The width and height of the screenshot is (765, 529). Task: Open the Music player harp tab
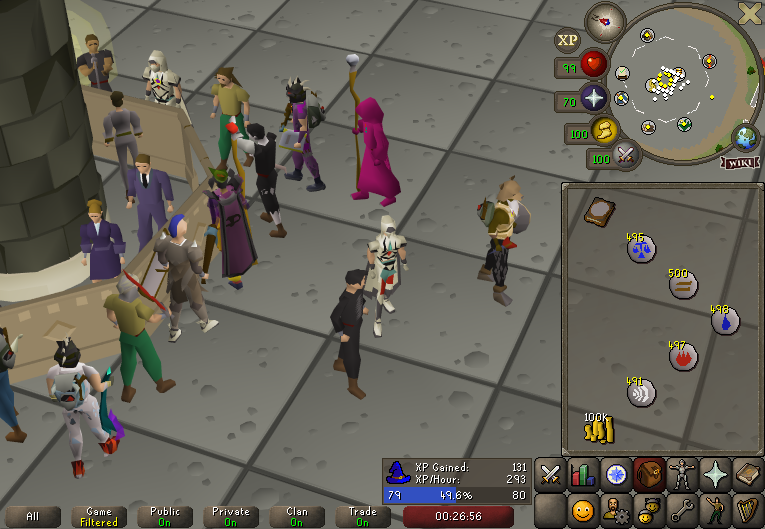point(748,511)
